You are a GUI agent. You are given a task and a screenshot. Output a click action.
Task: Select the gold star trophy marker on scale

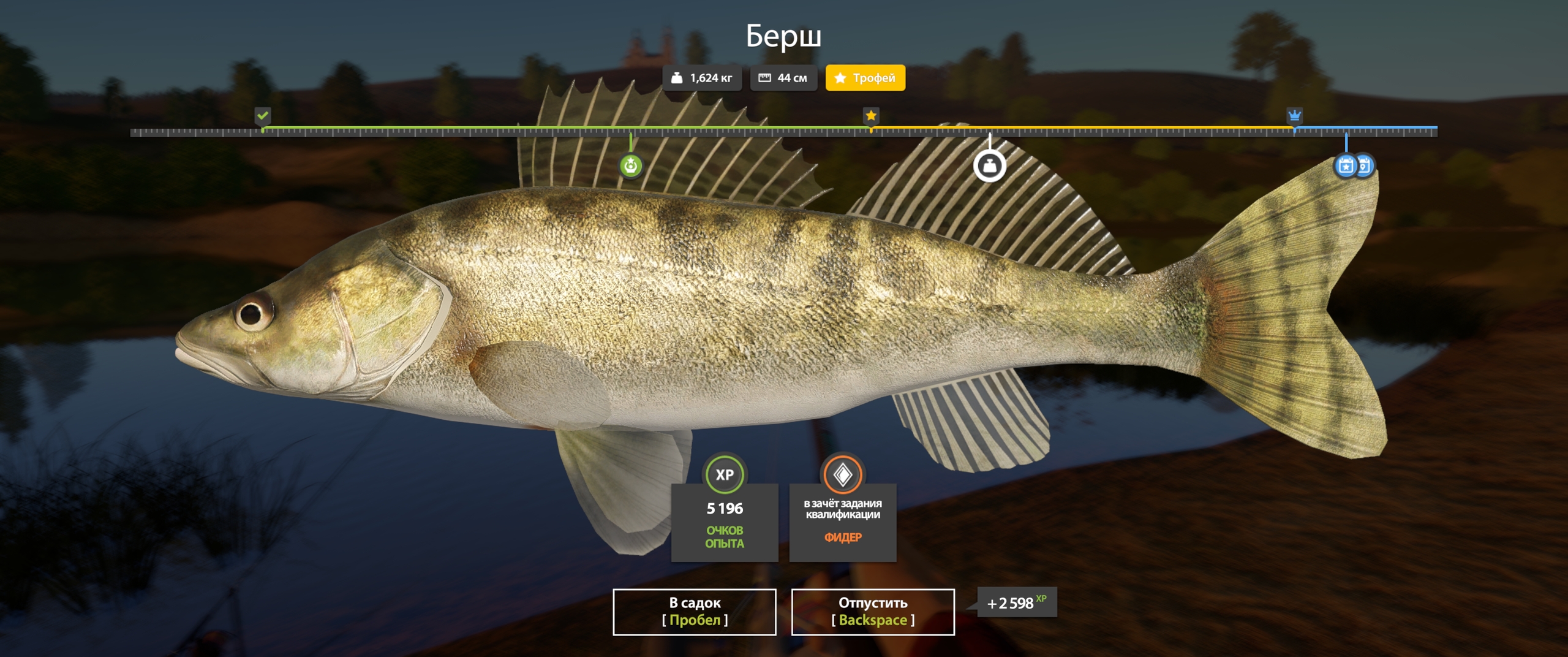(871, 115)
